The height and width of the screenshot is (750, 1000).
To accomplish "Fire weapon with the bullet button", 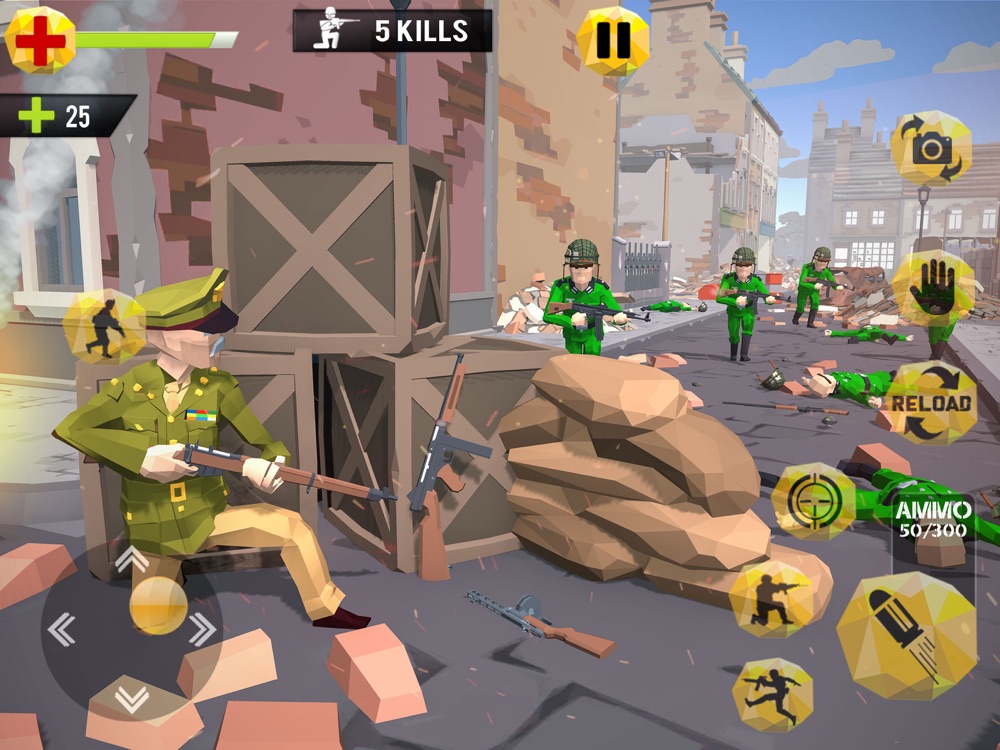I will click(x=906, y=635).
